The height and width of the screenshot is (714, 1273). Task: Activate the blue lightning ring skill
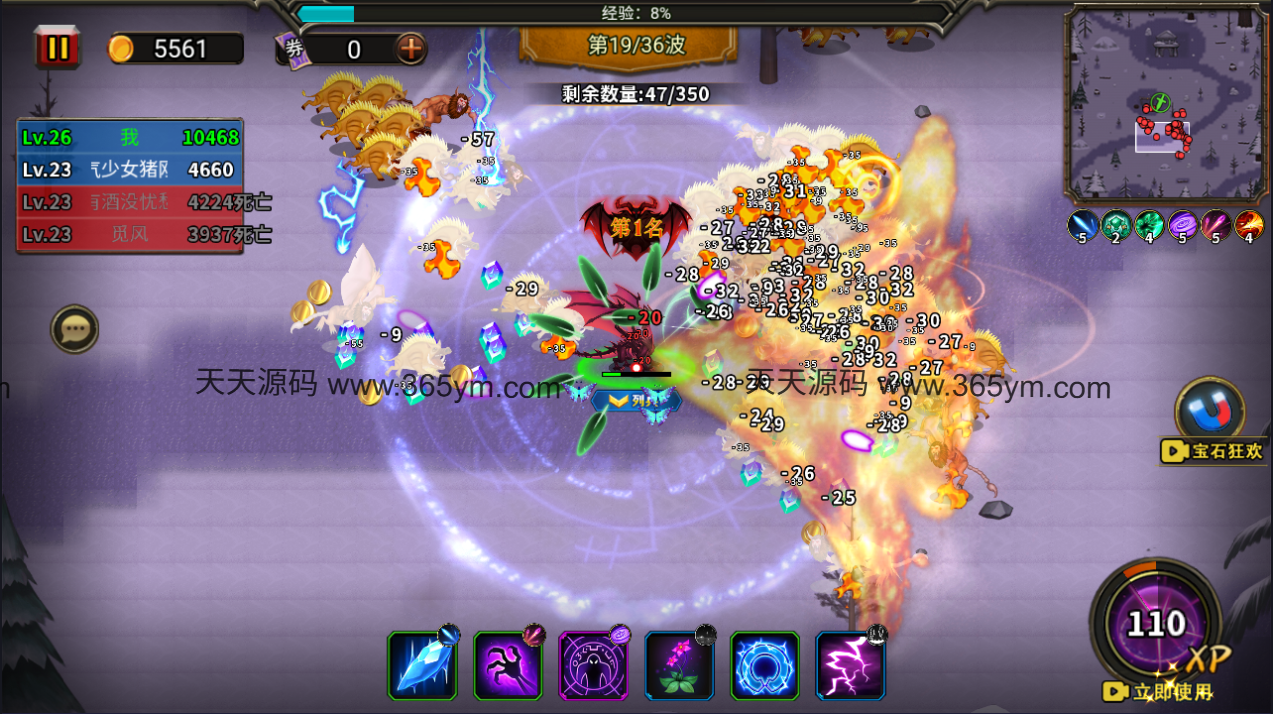click(765, 666)
